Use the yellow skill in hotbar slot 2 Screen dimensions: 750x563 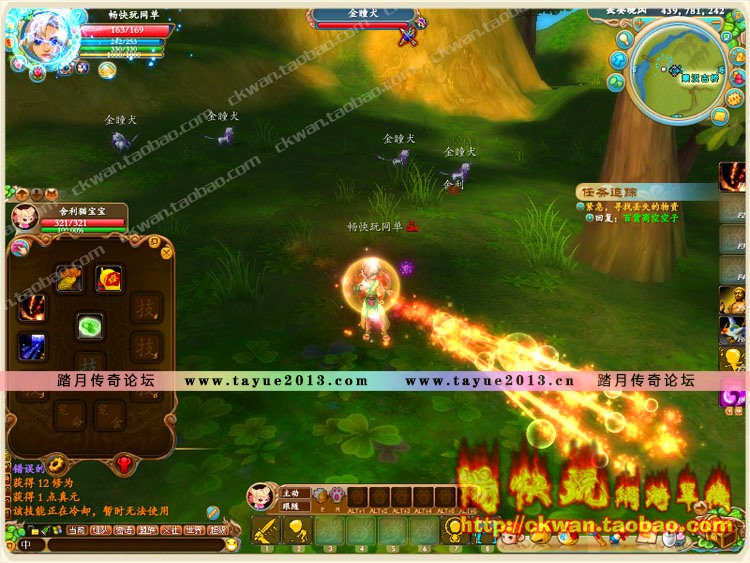pos(297,530)
